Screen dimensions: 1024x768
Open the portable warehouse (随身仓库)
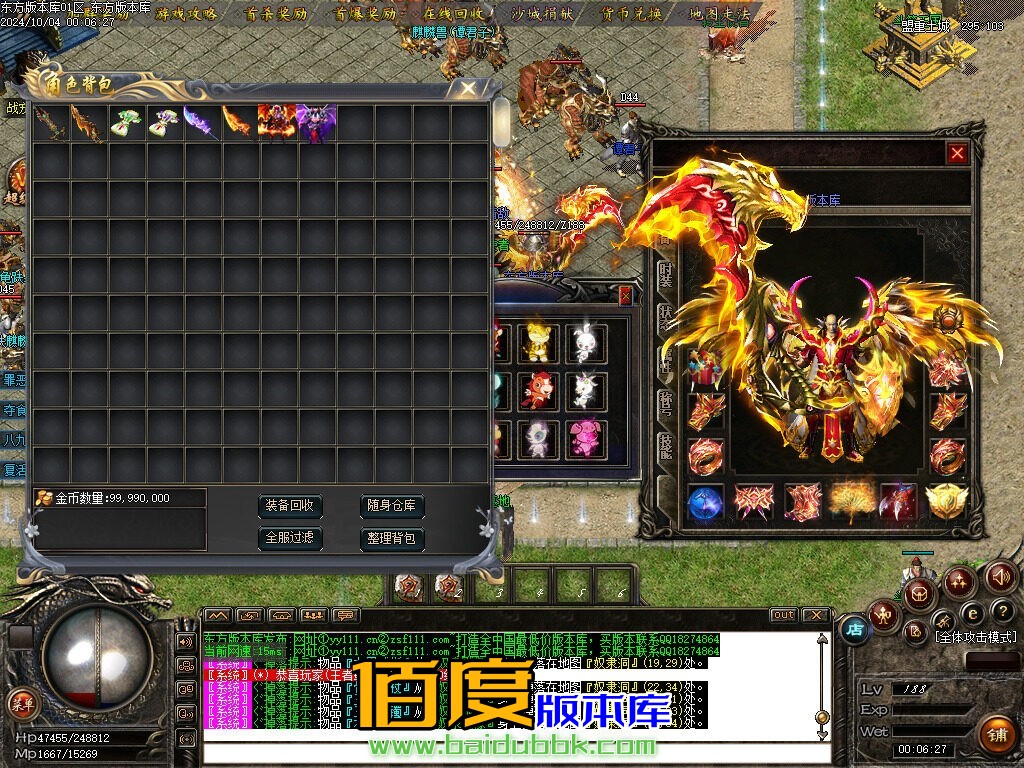tap(392, 506)
